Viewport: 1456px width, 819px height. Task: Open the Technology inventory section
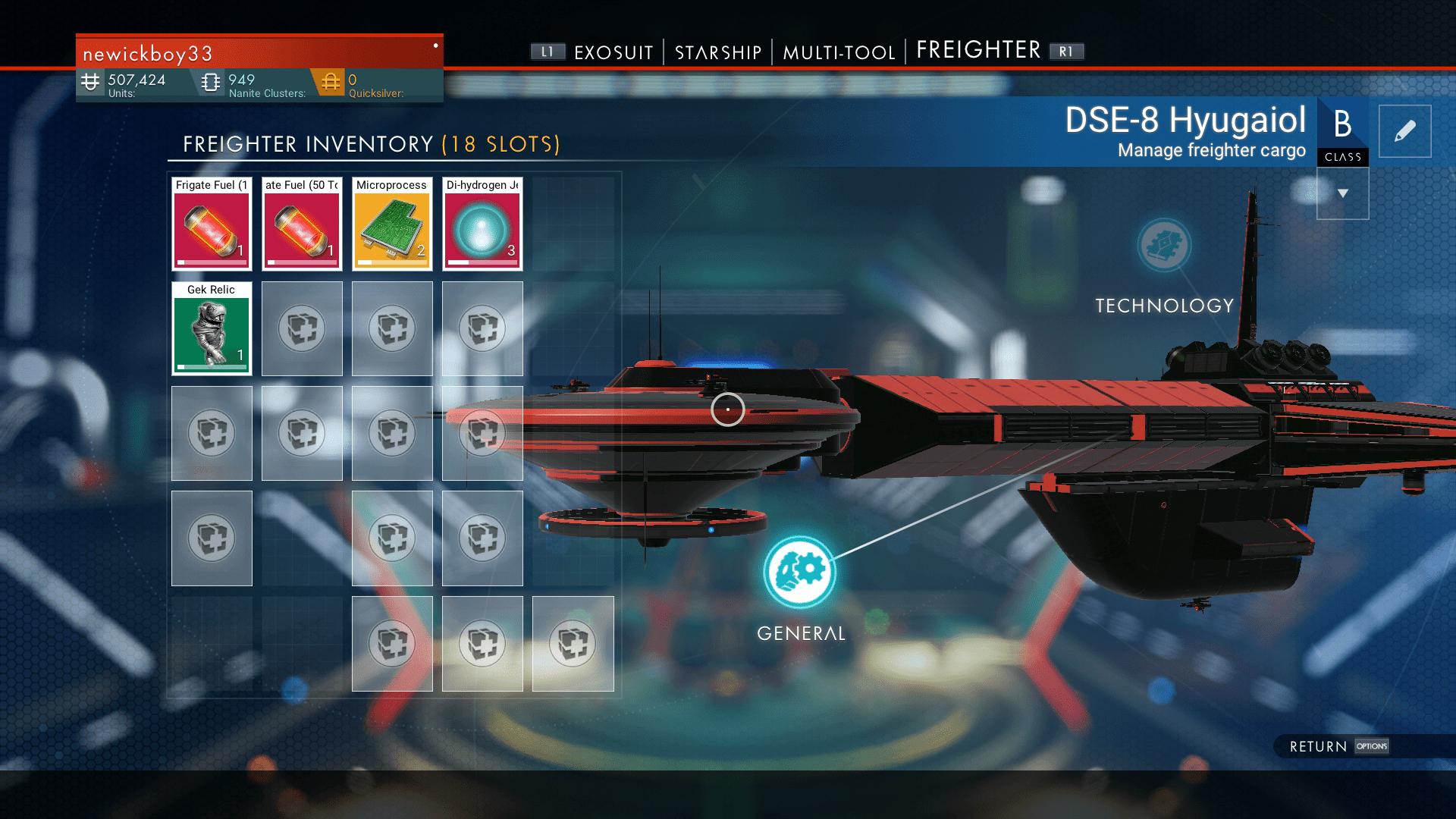pyautogui.click(x=1164, y=246)
